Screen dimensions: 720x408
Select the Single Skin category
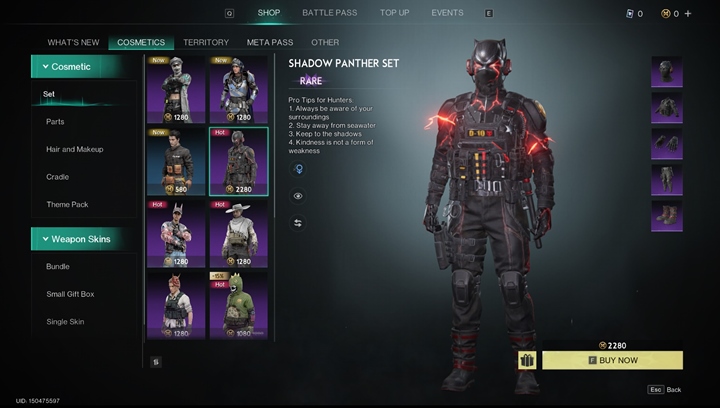65,322
